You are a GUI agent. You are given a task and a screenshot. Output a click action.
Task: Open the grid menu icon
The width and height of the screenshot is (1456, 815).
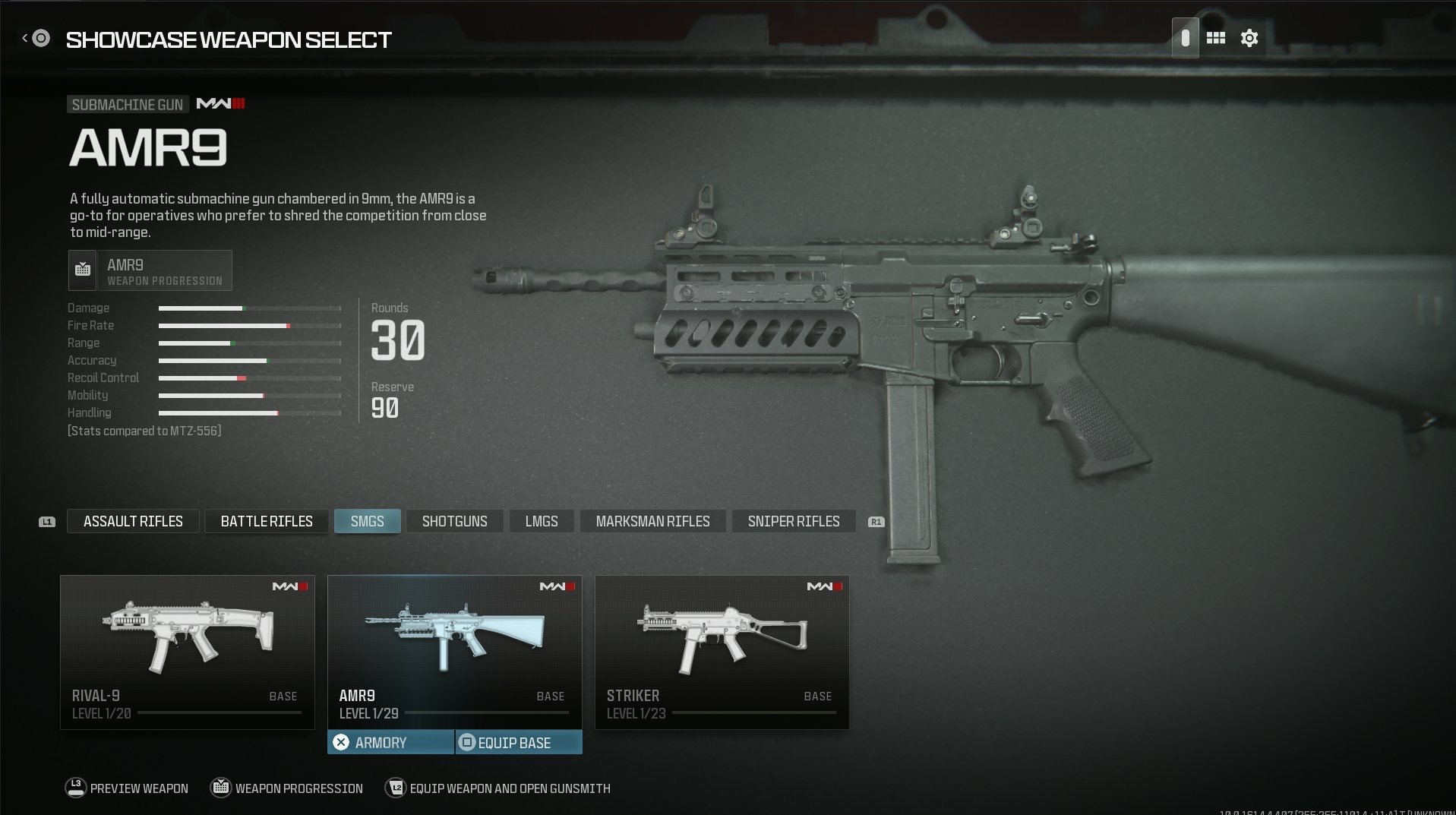click(1215, 38)
